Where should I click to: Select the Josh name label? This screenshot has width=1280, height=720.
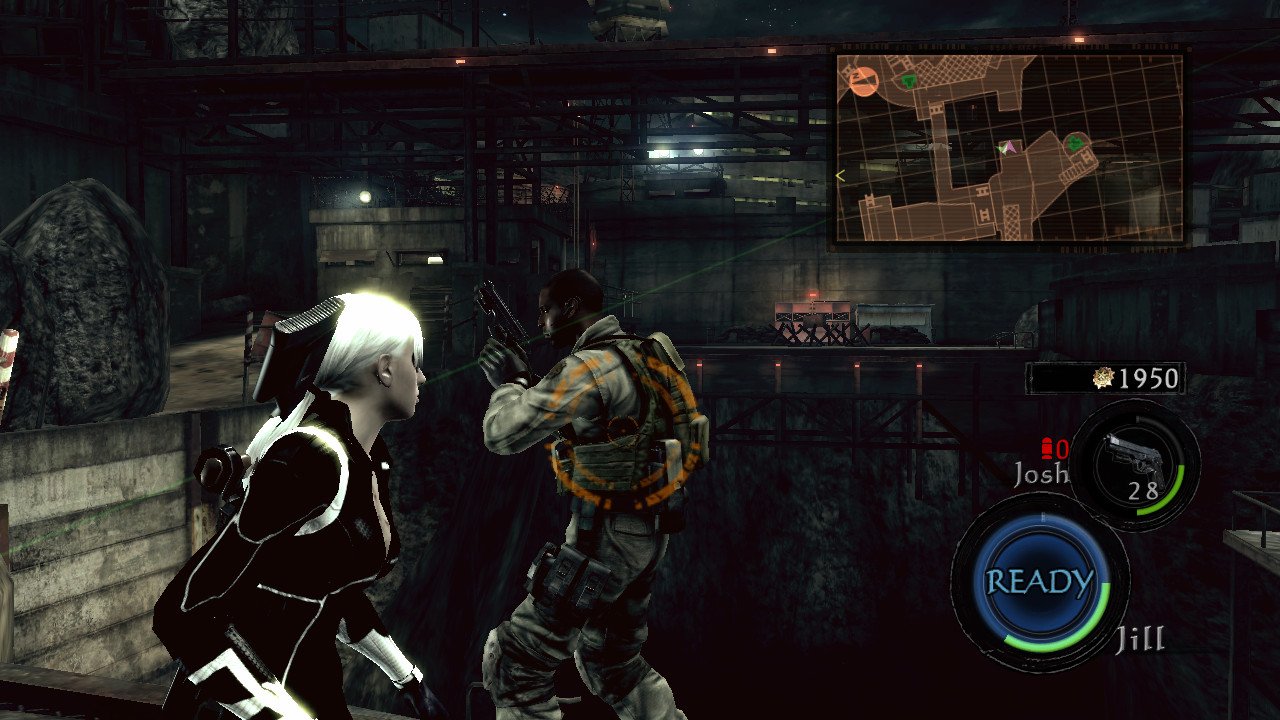pyautogui.click(x=1042, y=473)
